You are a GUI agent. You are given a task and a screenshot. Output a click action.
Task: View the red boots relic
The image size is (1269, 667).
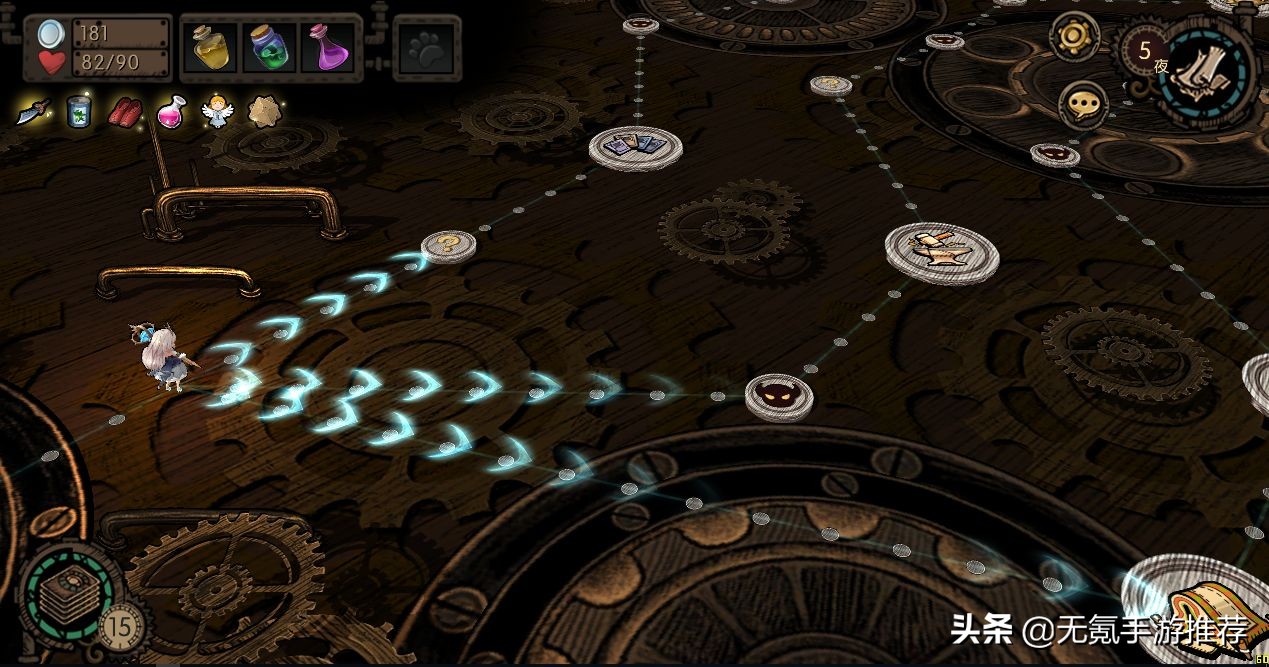[x=125, y=111]
